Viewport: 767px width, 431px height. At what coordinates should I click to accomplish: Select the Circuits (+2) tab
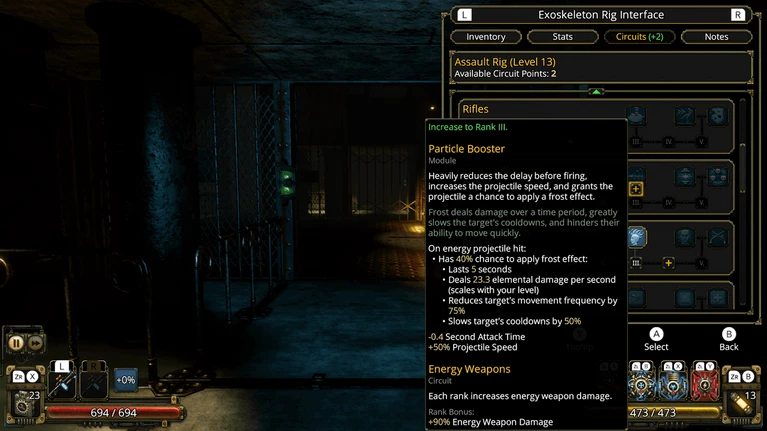(640, 37)
